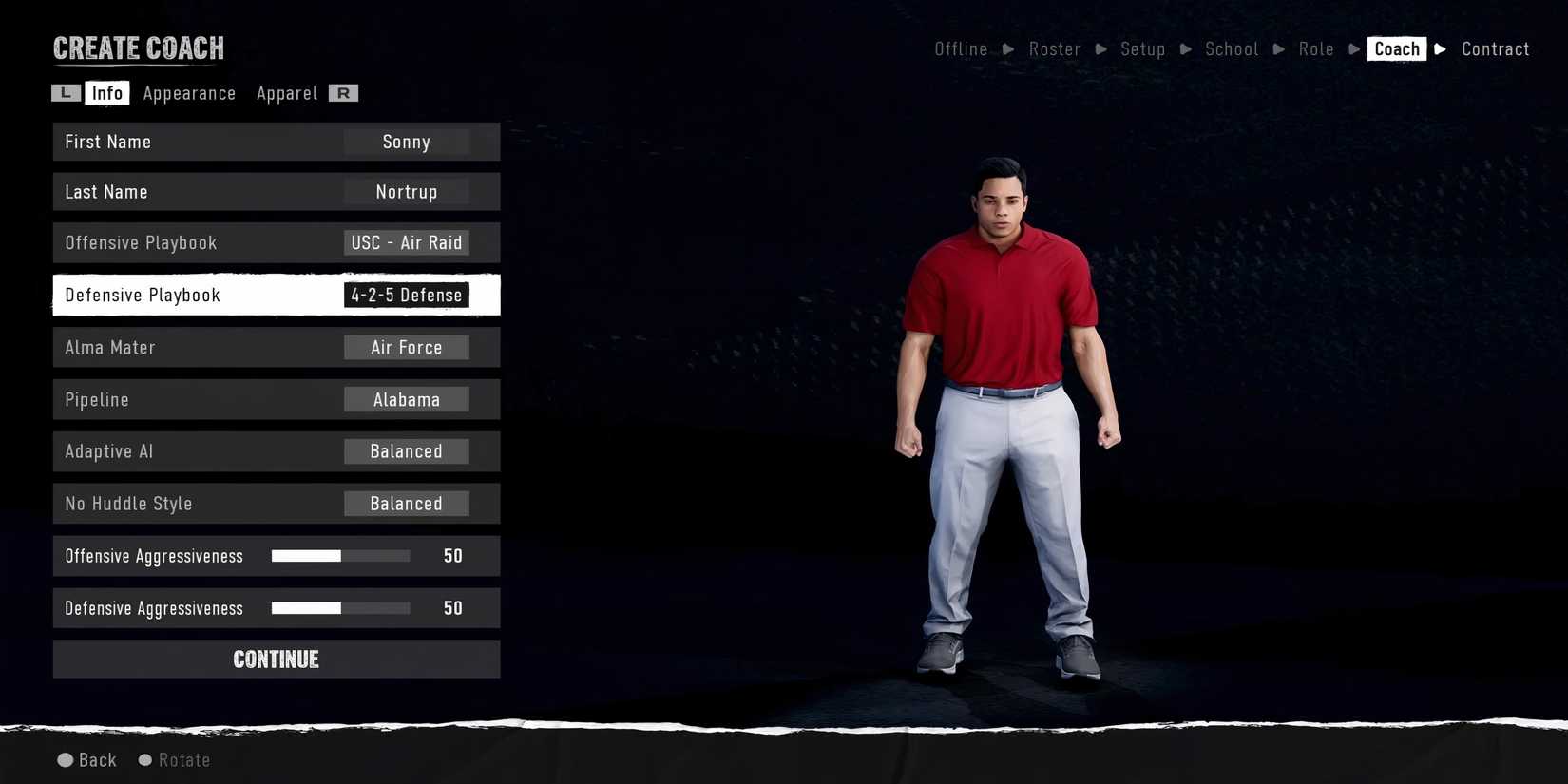The height and width of the screenshot is (784, 1568).
Task: Toggle No Huddle Style from Balanced
Action: point(406,503)
